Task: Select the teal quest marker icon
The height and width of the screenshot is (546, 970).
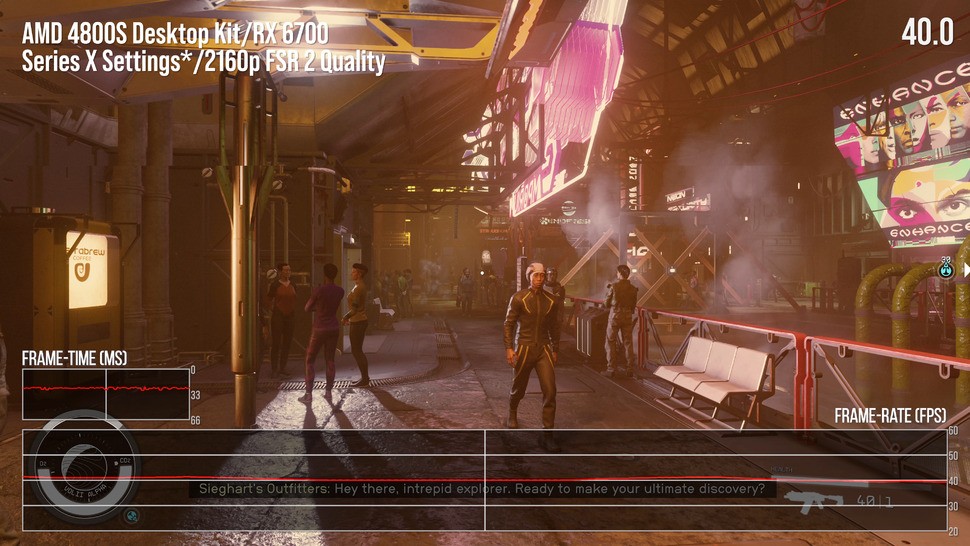Action: (x=946, y=269)
